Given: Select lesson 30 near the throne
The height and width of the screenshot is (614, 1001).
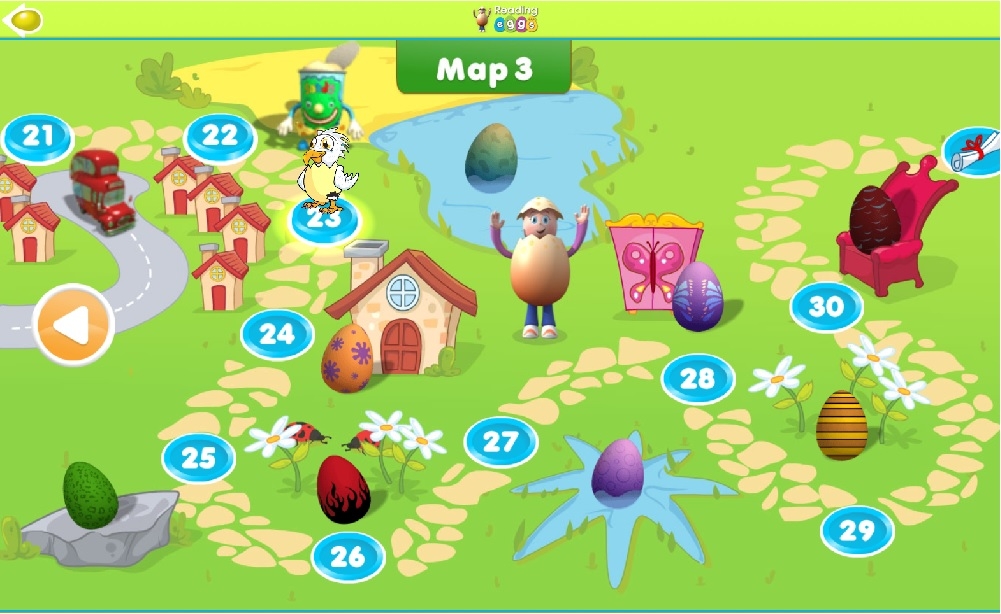Looking at the screenshot, I should 826,307.
